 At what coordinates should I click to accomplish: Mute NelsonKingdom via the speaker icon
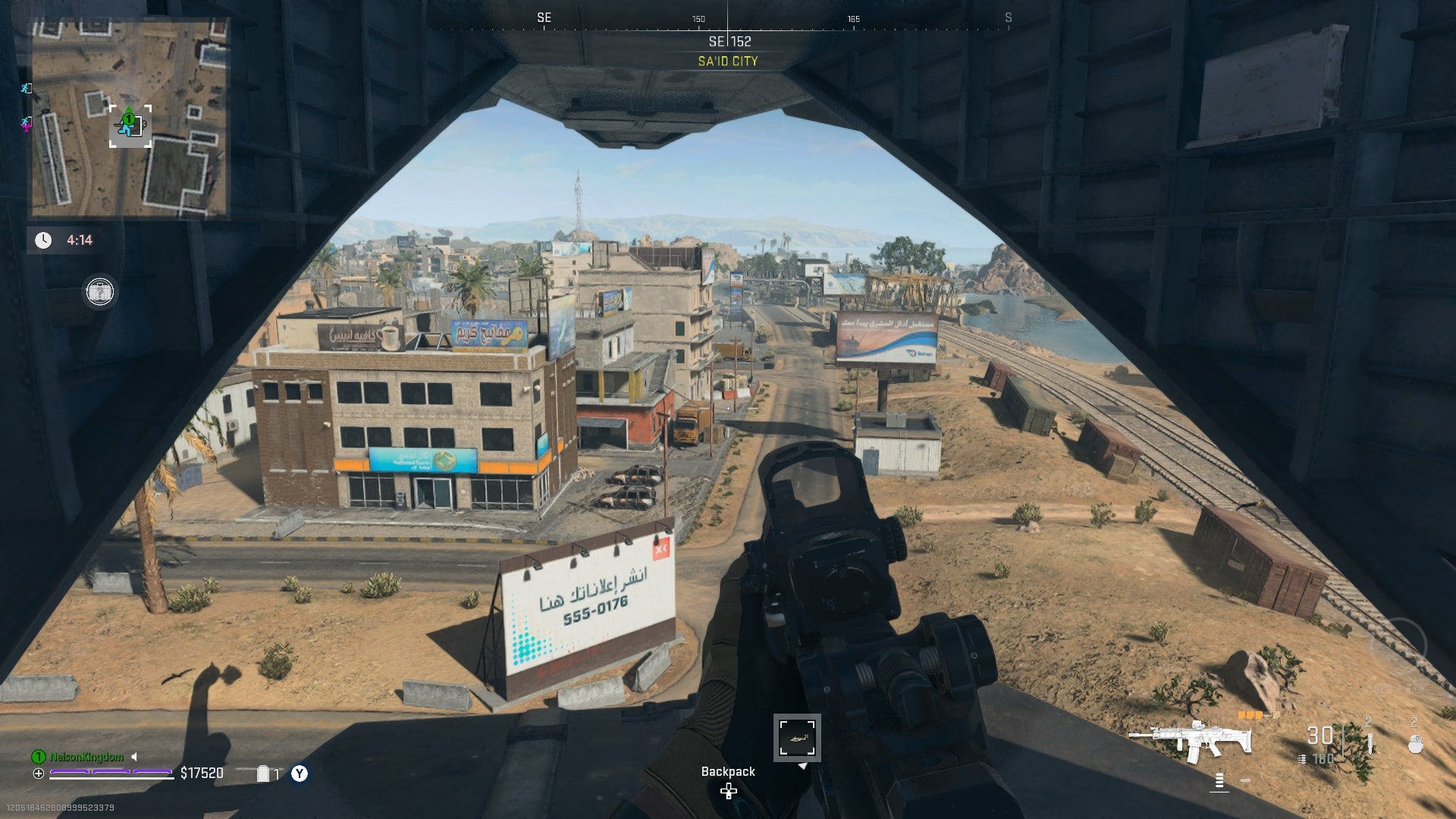coord(133,756)
